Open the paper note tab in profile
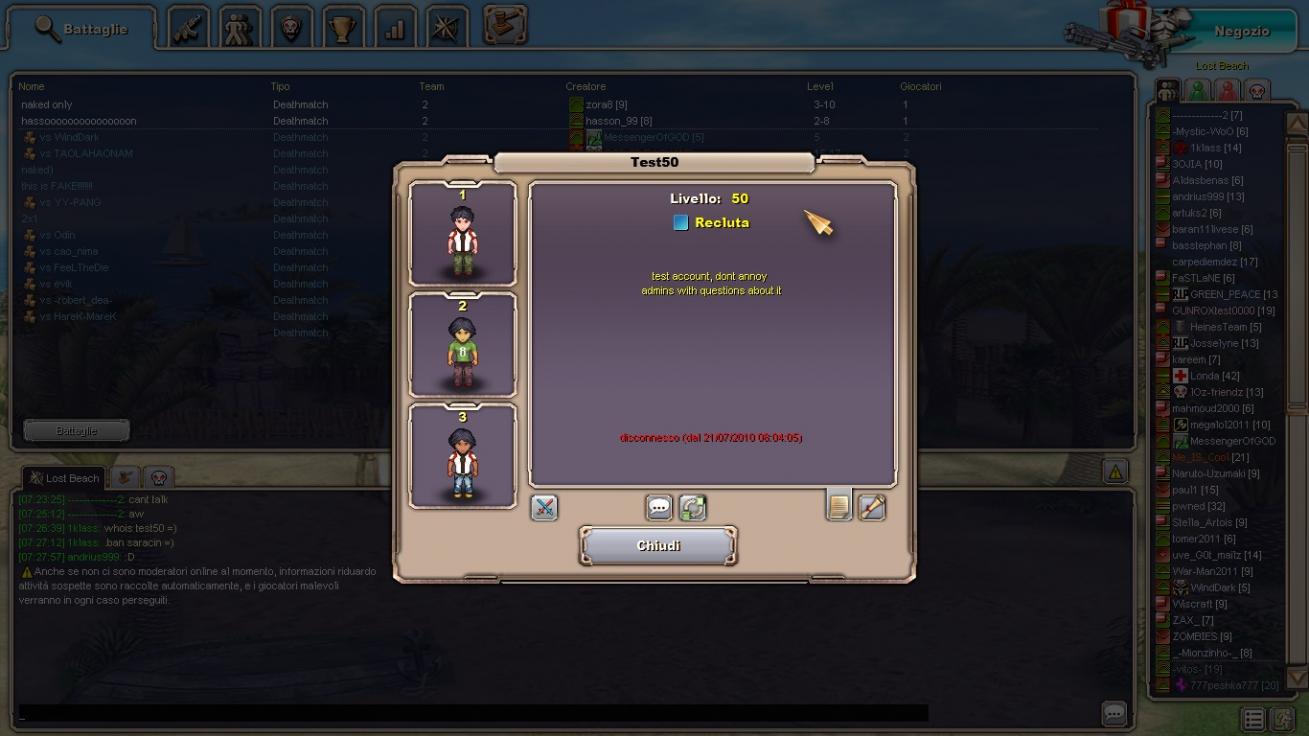The height and width of the screenshot is (736, 1309). [838, 506]
